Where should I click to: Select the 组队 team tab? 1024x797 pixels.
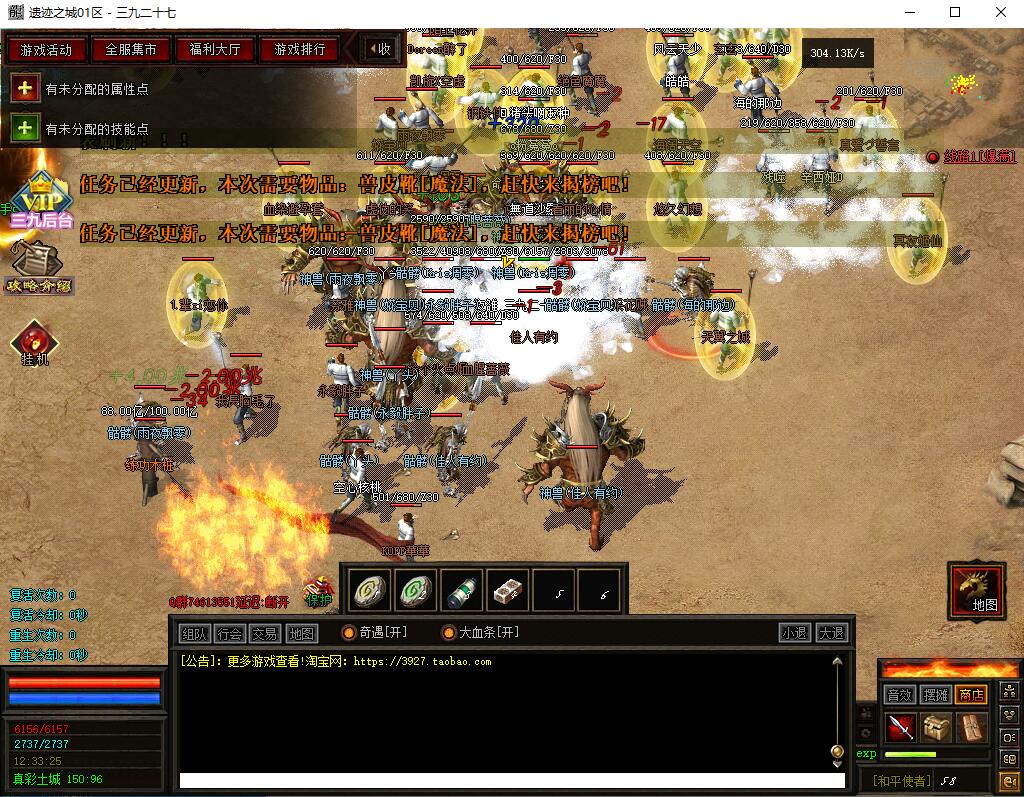[x=194, y=633]
